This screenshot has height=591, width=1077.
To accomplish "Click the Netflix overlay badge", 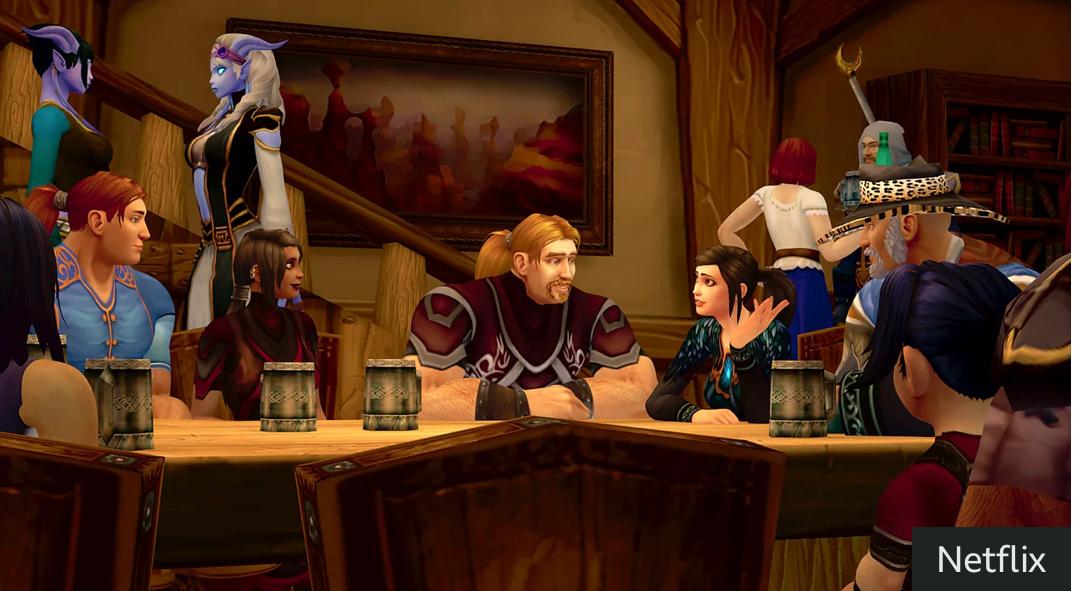I will [991, 559].
